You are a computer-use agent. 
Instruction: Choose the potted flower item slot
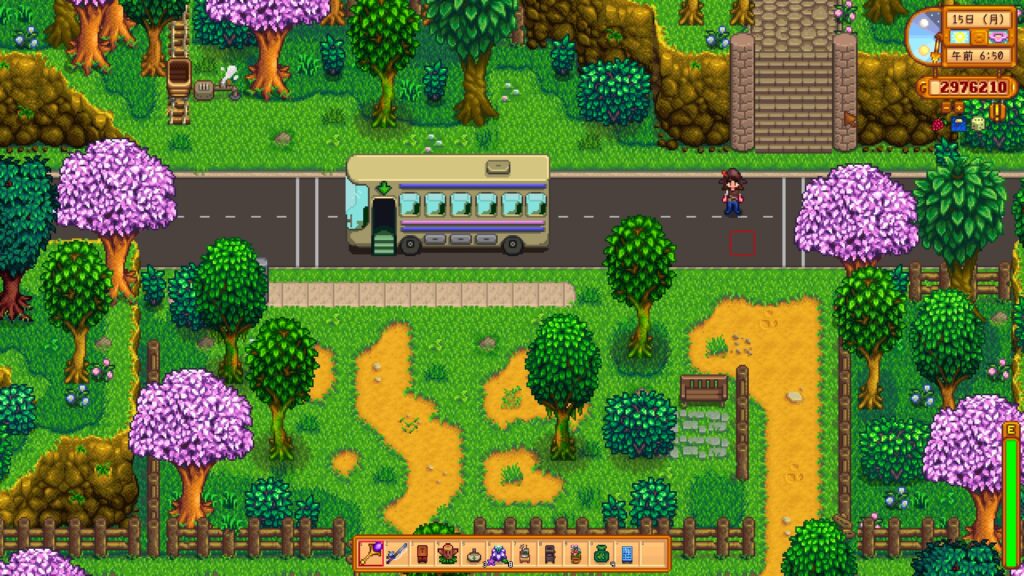coord(575,553)
